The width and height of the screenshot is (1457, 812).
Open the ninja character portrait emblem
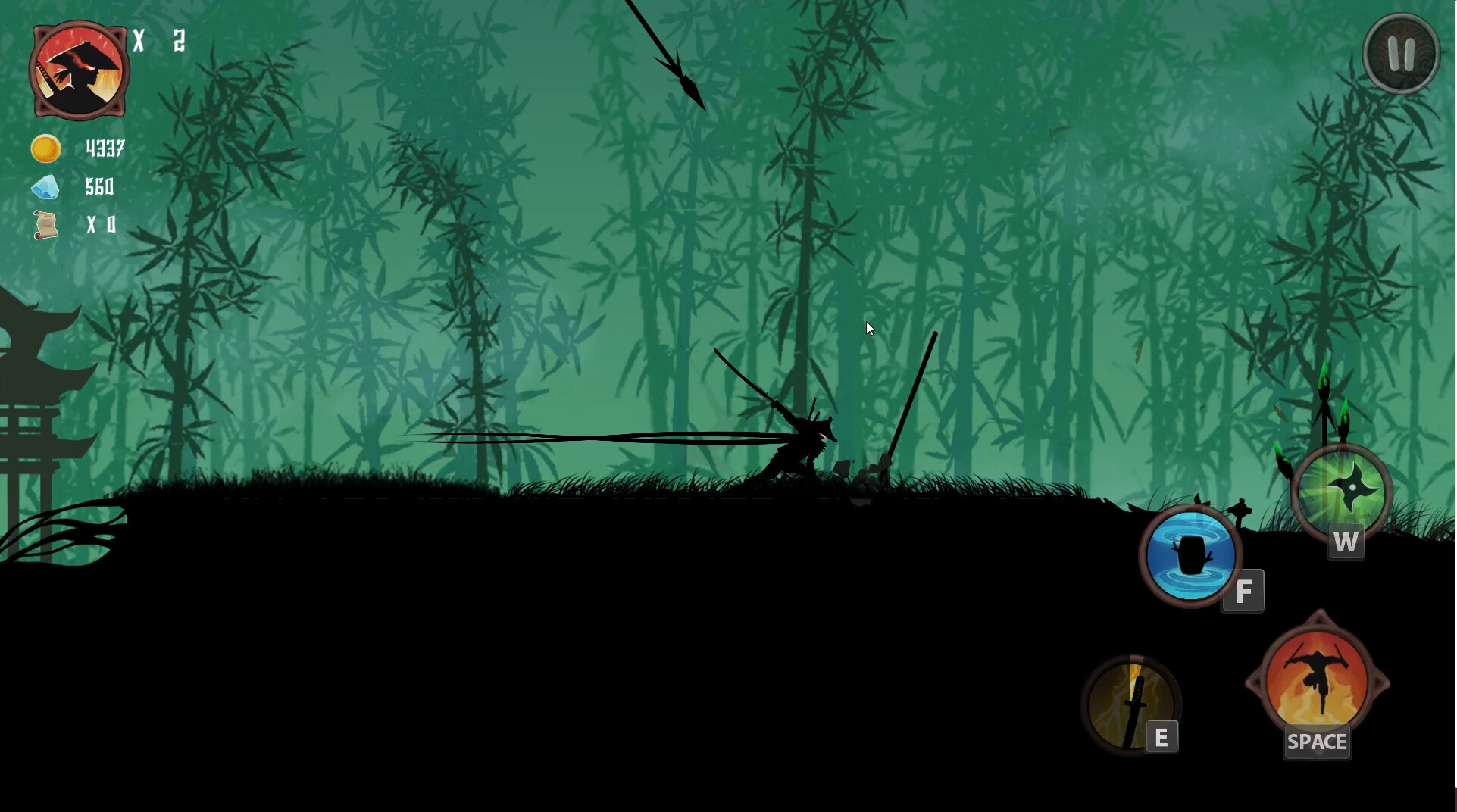point(78,70)
